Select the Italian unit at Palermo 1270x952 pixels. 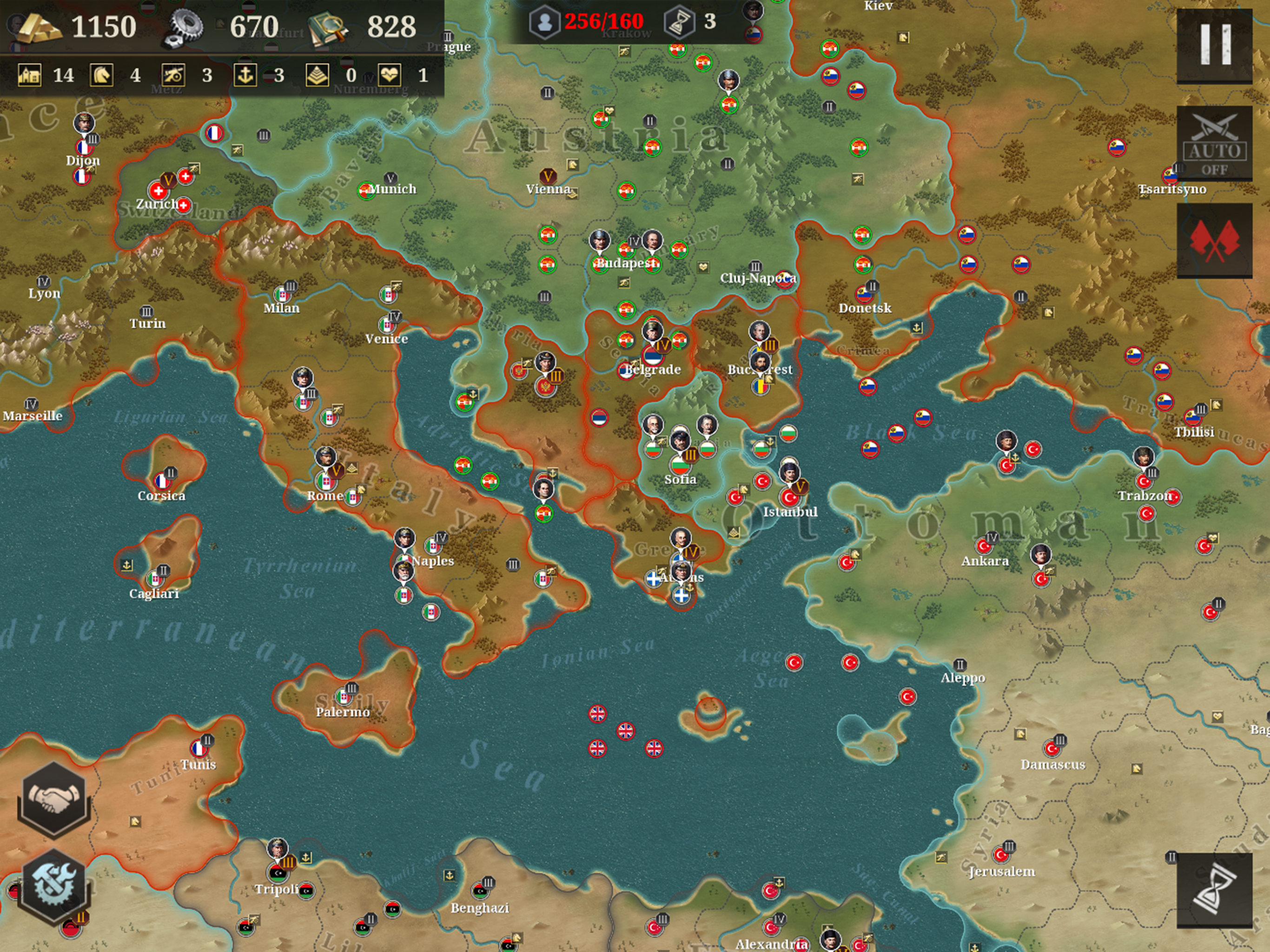click(x=344, y=696)
